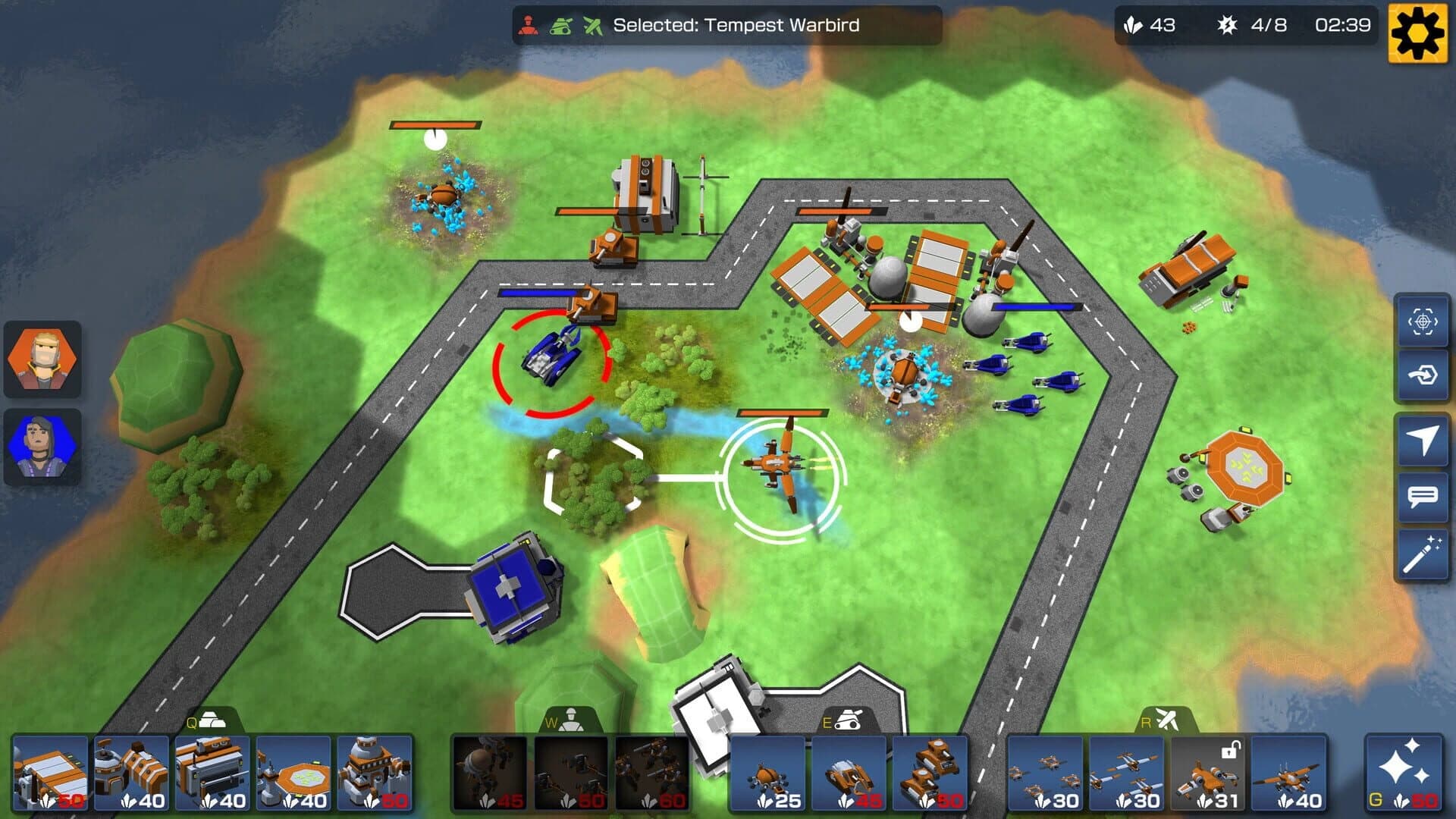
Task: Click the aircraft icon above Selected: Tempest Warbird
Action: 591,24
